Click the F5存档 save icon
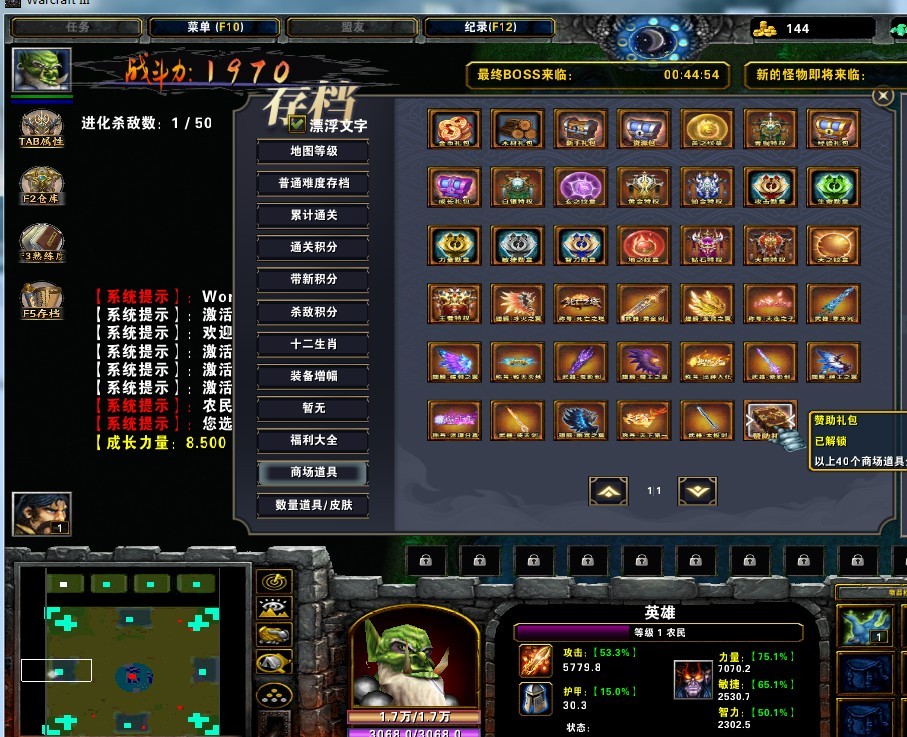The width and height of the screenshot is (907, 737). (x=42, y=300)
